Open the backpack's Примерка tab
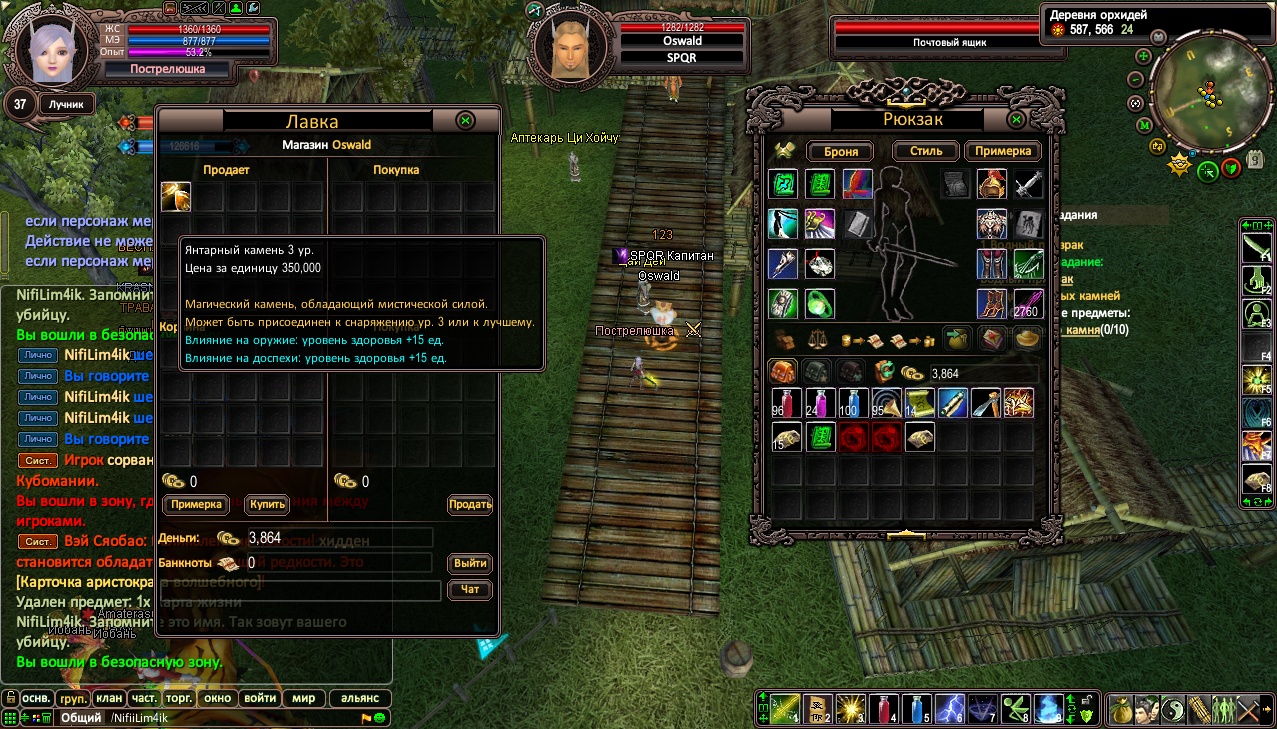The width and height of the screenshot is (1277, 729). (1002, 151)
